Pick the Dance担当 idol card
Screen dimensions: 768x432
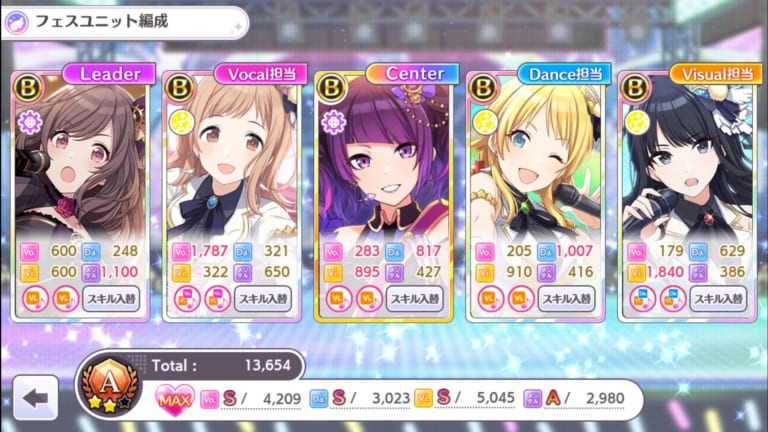coord(537,170)
